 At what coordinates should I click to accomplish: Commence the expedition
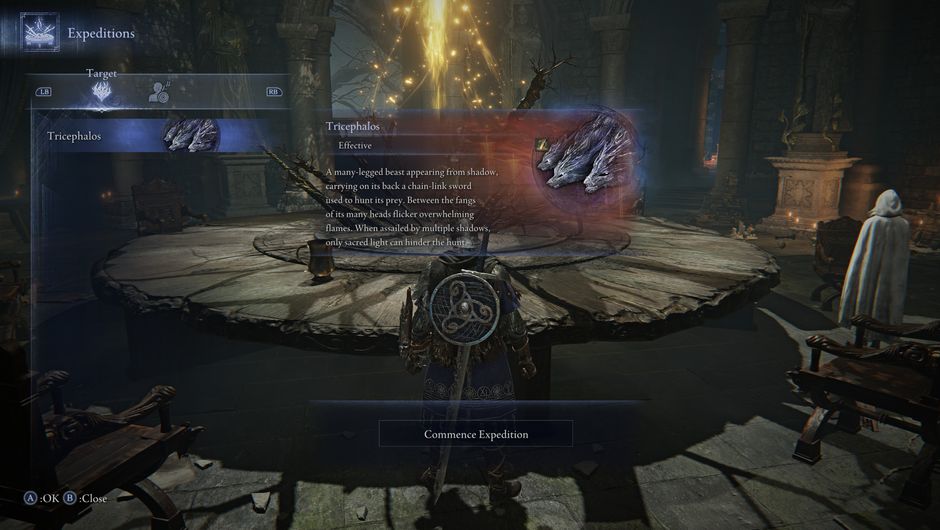[476, 434]
